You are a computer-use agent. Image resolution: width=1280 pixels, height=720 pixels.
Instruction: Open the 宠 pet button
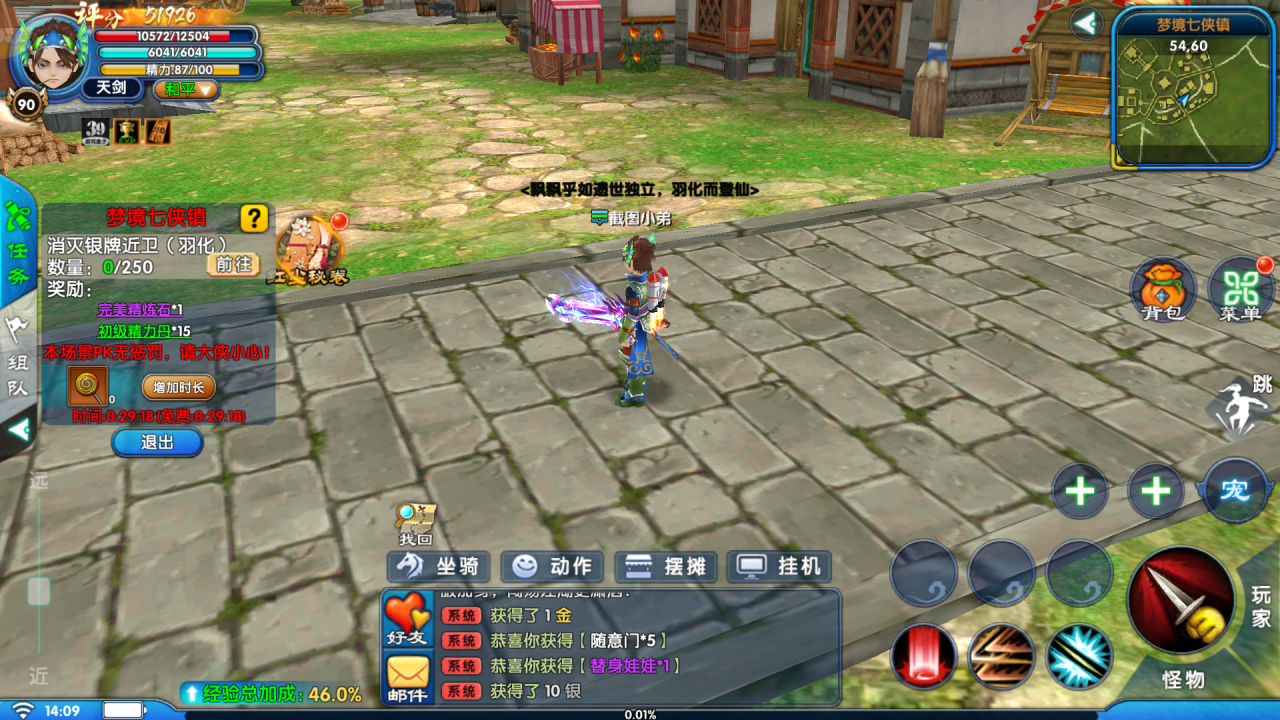(x=1234, y=491)
